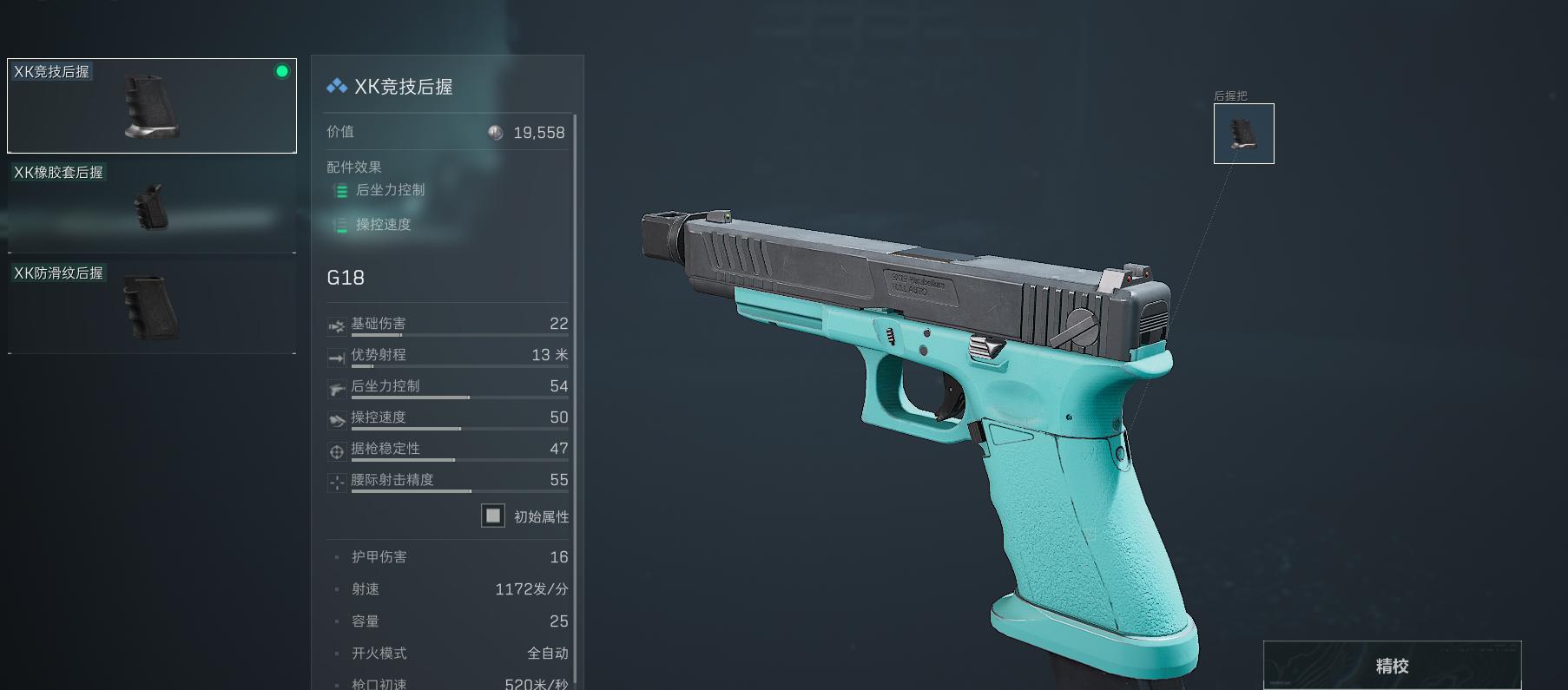Select the XK竞技后握 grip option

pos(152,106)
